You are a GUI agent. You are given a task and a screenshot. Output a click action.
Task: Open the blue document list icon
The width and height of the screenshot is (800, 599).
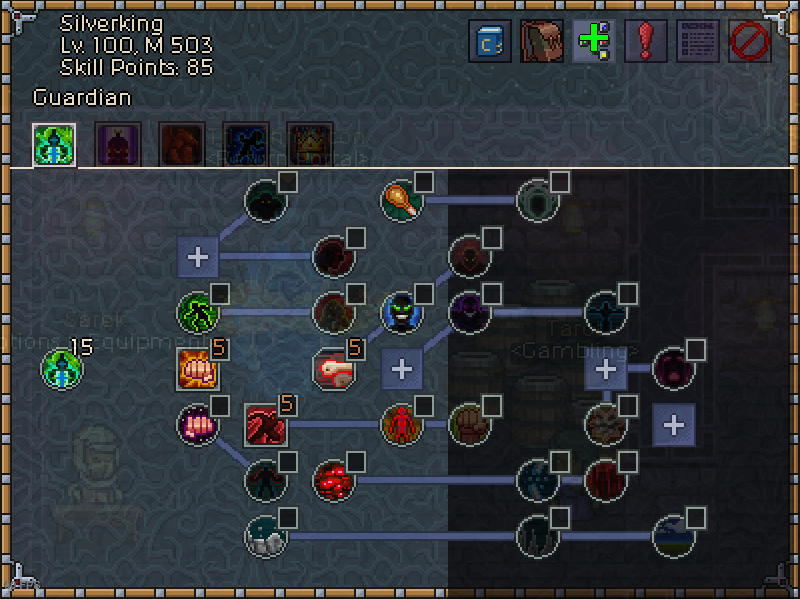point(698,42)
